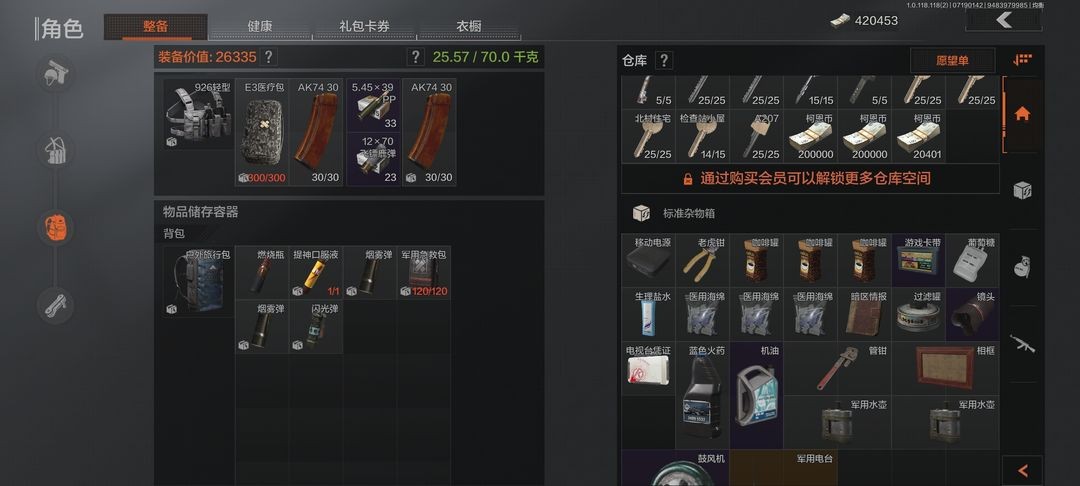Pick the 蓝色火药 gunpowder bottle
1080x486 pixels.
[703, 397]
